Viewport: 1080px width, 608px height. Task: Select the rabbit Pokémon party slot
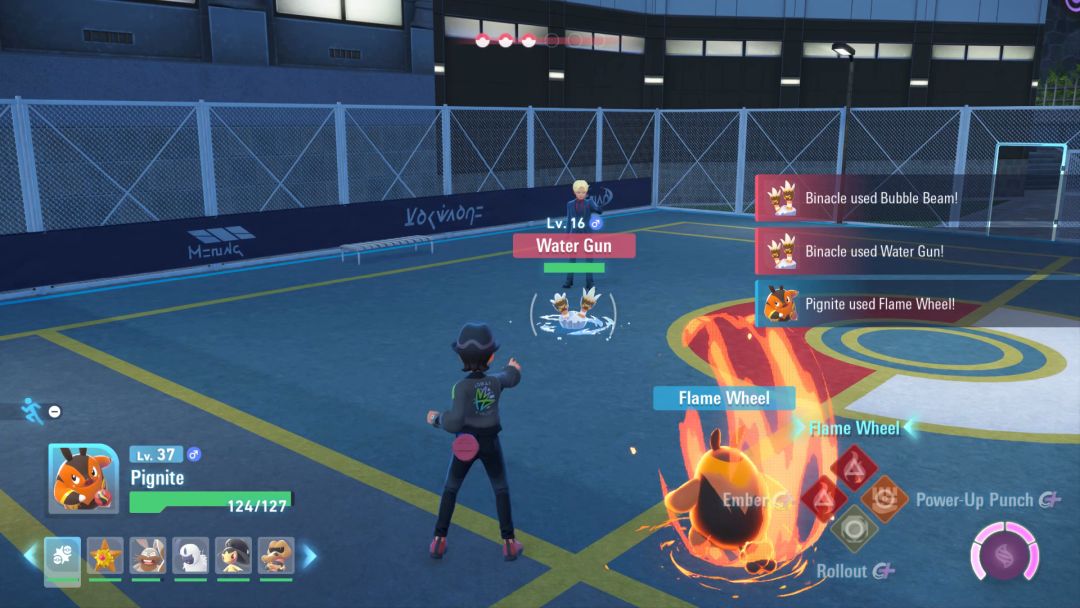[x=148, y=556]
